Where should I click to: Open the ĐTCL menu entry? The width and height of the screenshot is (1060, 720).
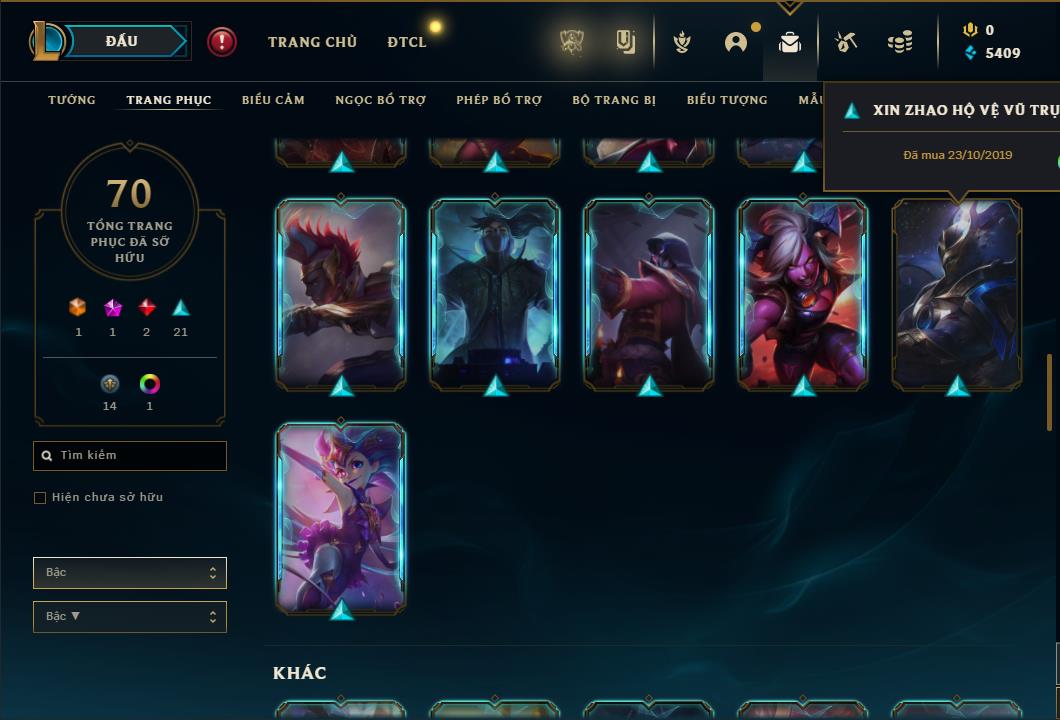point(406,42)
